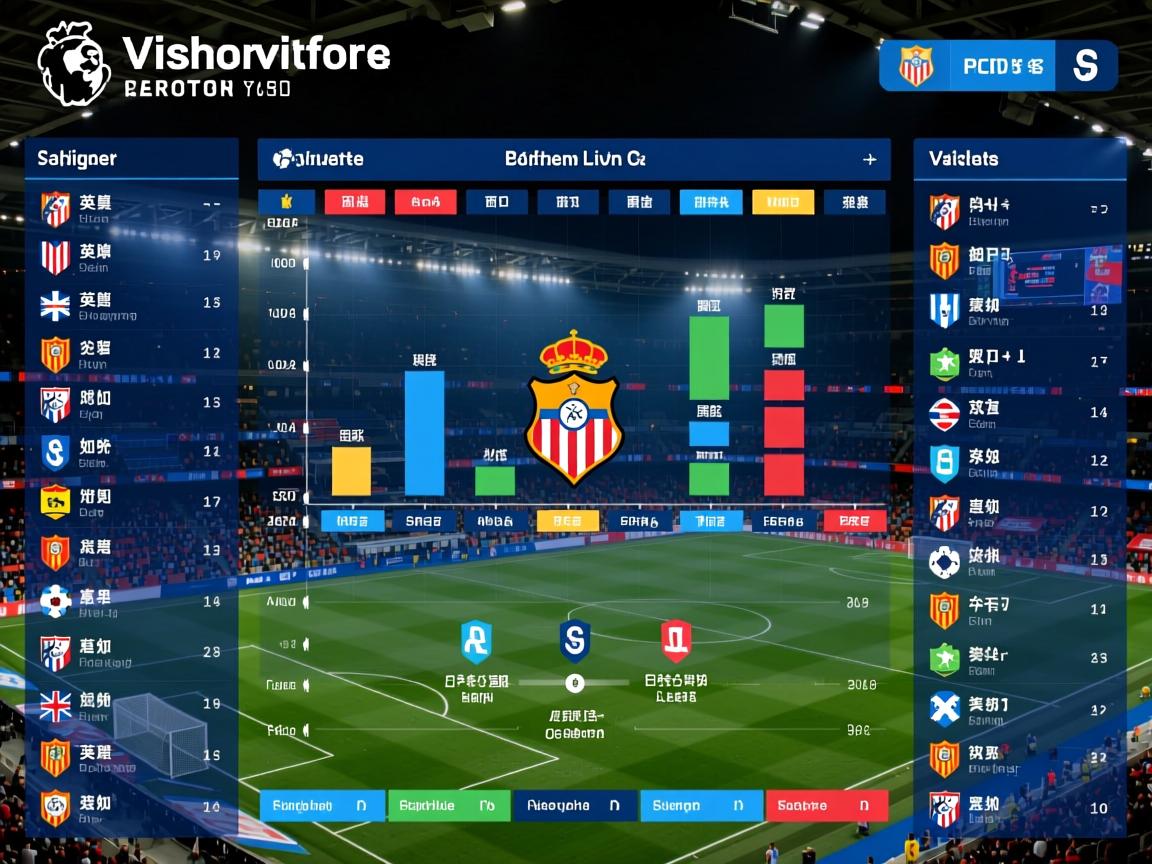The image size is (1152, 864).
Task: Open the left list row with football icon
Action: pyautogui.click(x=130, y=601)
